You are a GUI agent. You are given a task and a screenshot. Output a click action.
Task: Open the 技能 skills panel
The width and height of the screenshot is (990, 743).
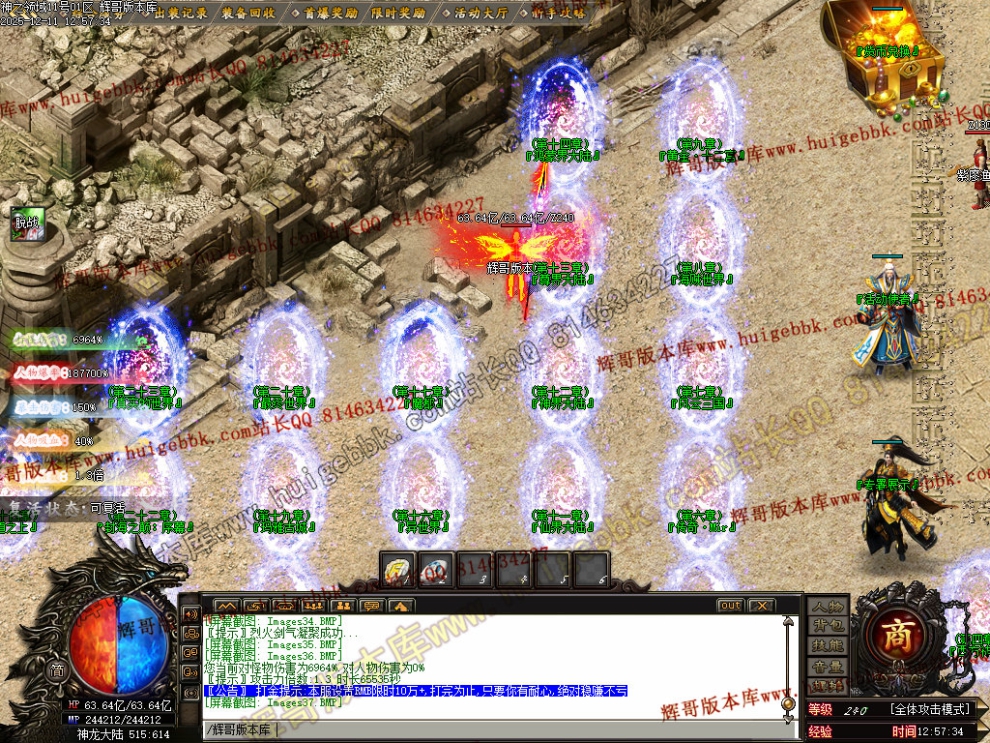tap(827, 646)
